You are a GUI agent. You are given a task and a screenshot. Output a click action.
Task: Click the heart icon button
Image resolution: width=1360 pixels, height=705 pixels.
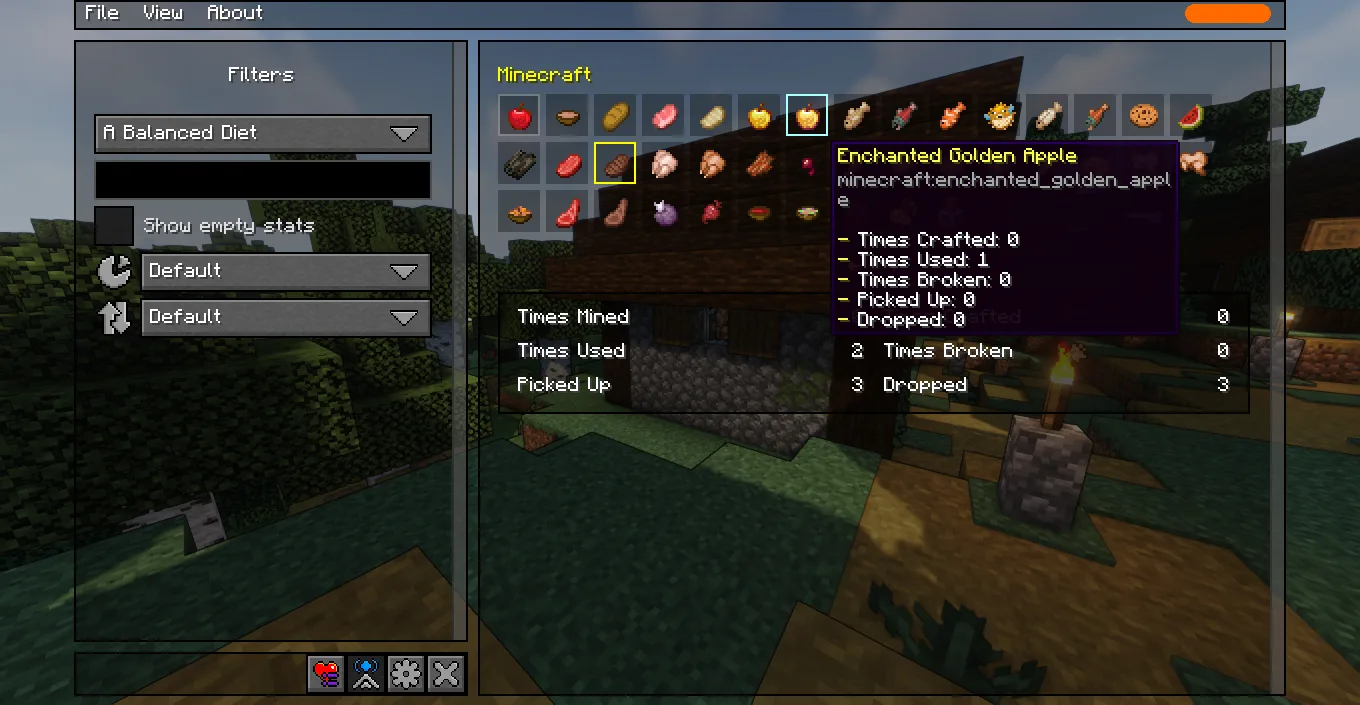click(x=326, y=675)
